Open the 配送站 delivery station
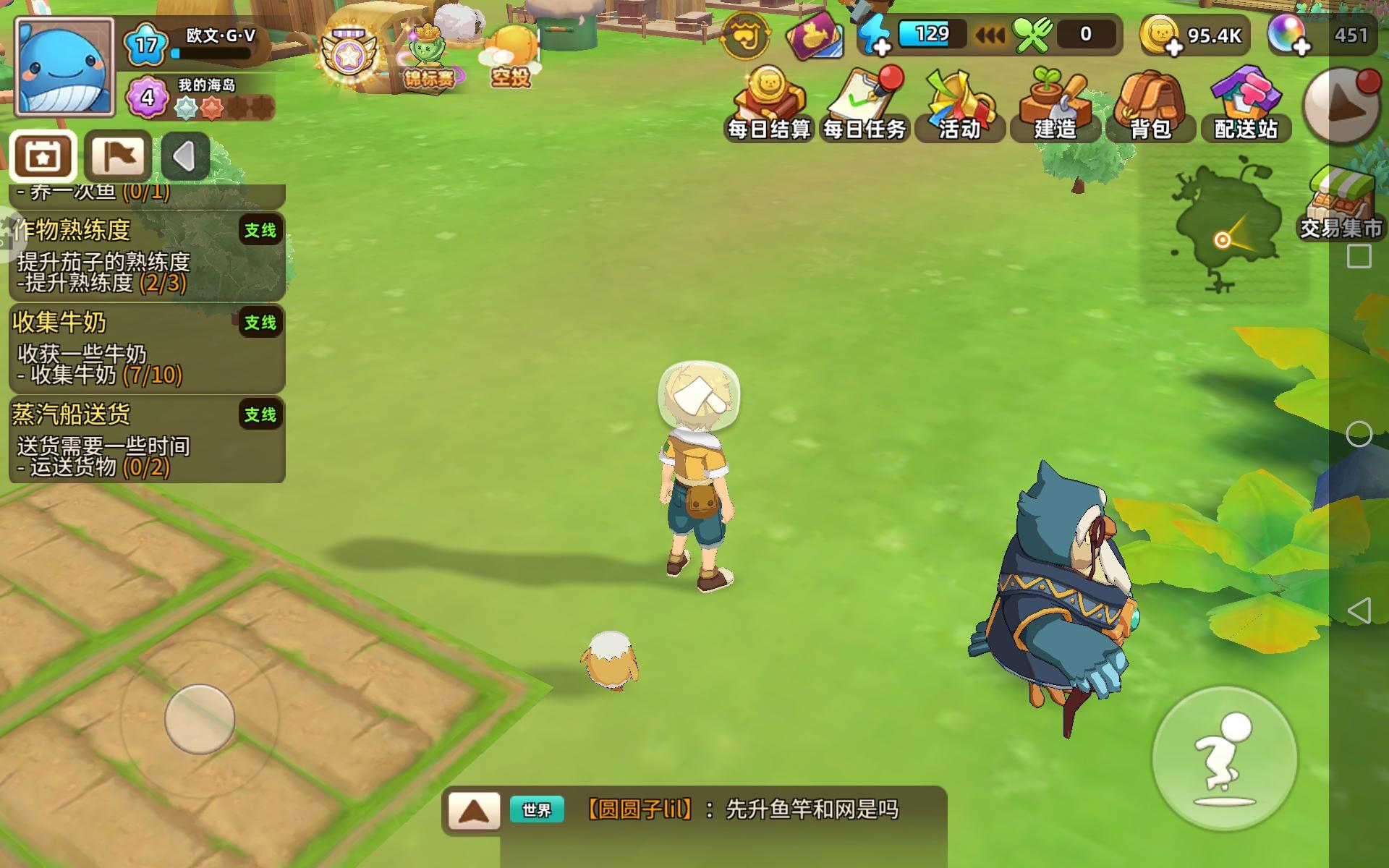Screen dimensions: 1389x868 tap(1246, 101)
